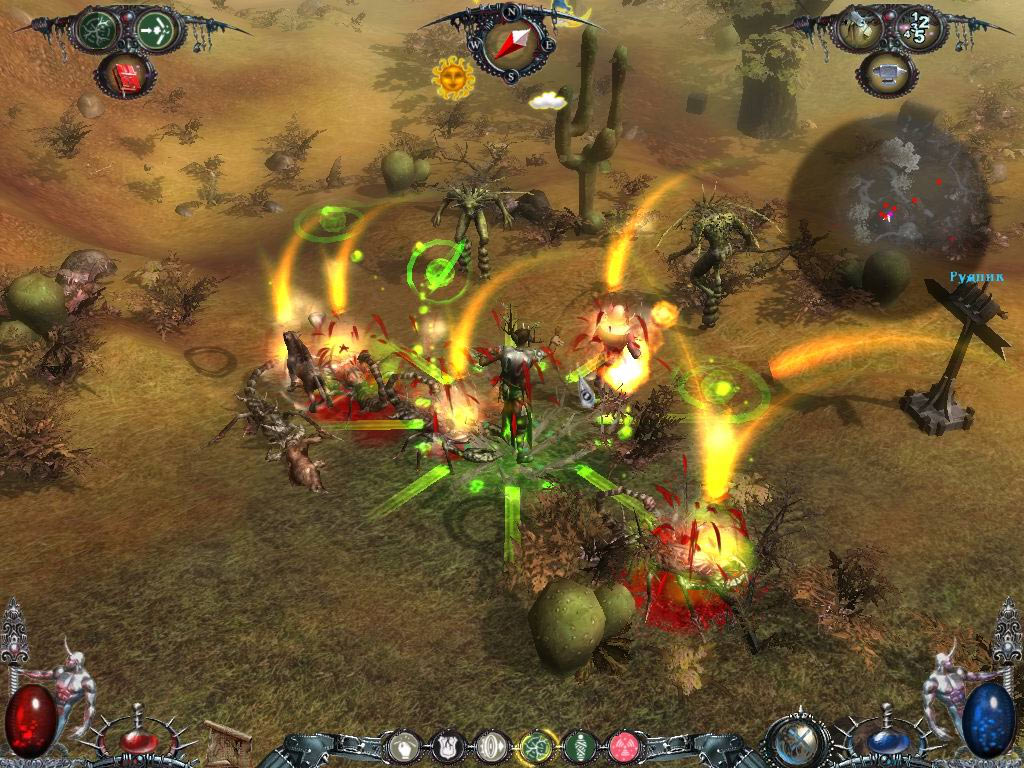1024x768 pixels.
Task: Click the crossed weapons orb
Action: [798, 742]
